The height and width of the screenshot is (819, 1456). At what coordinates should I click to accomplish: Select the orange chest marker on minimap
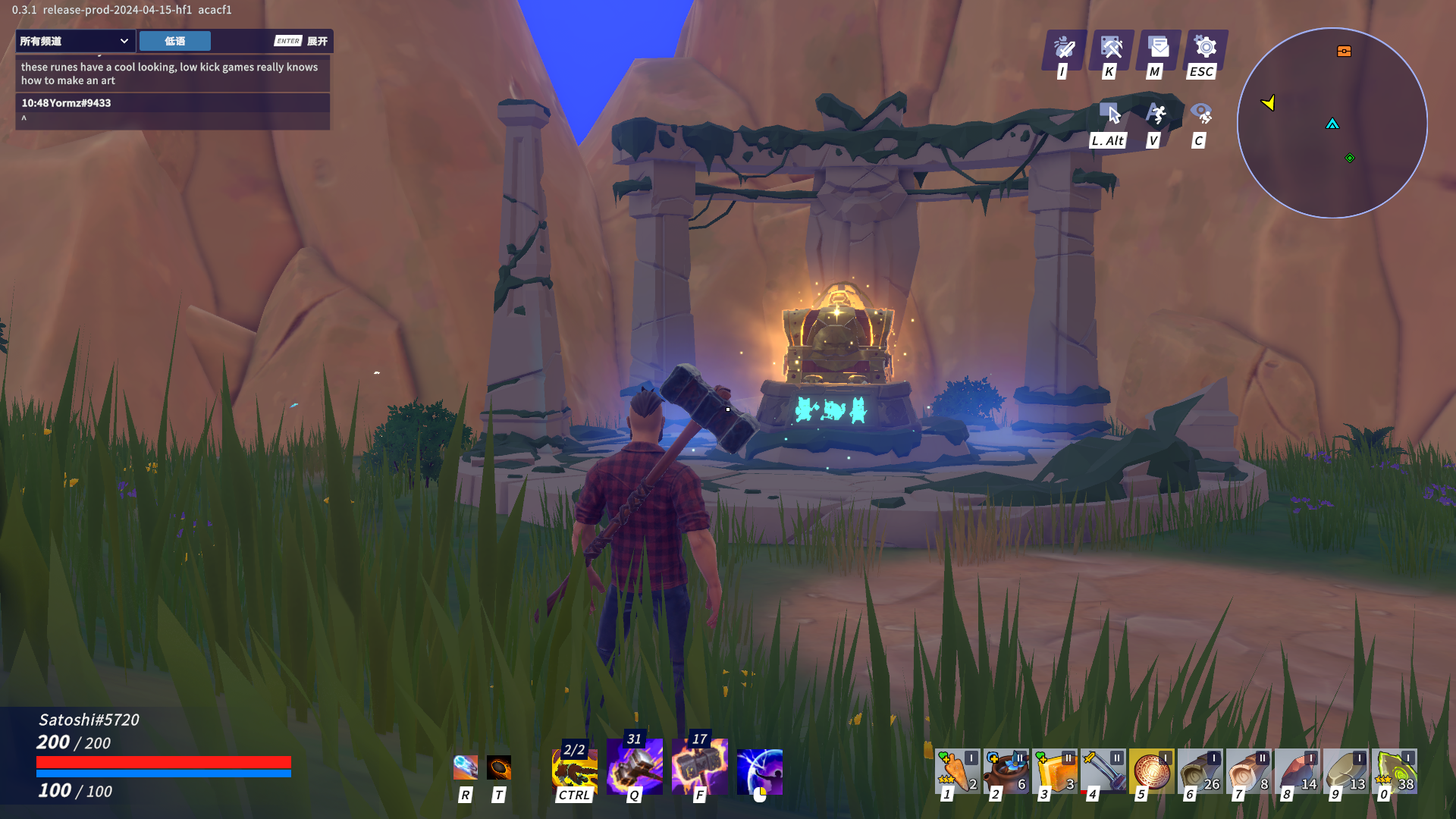[1344, 52]
